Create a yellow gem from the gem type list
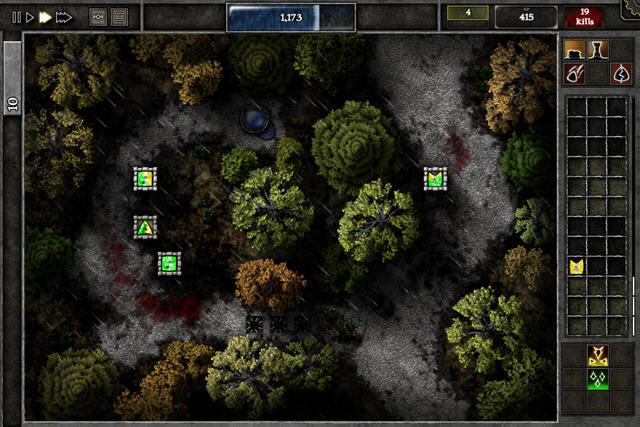The image size is (640, 427). tap(598, 355)
